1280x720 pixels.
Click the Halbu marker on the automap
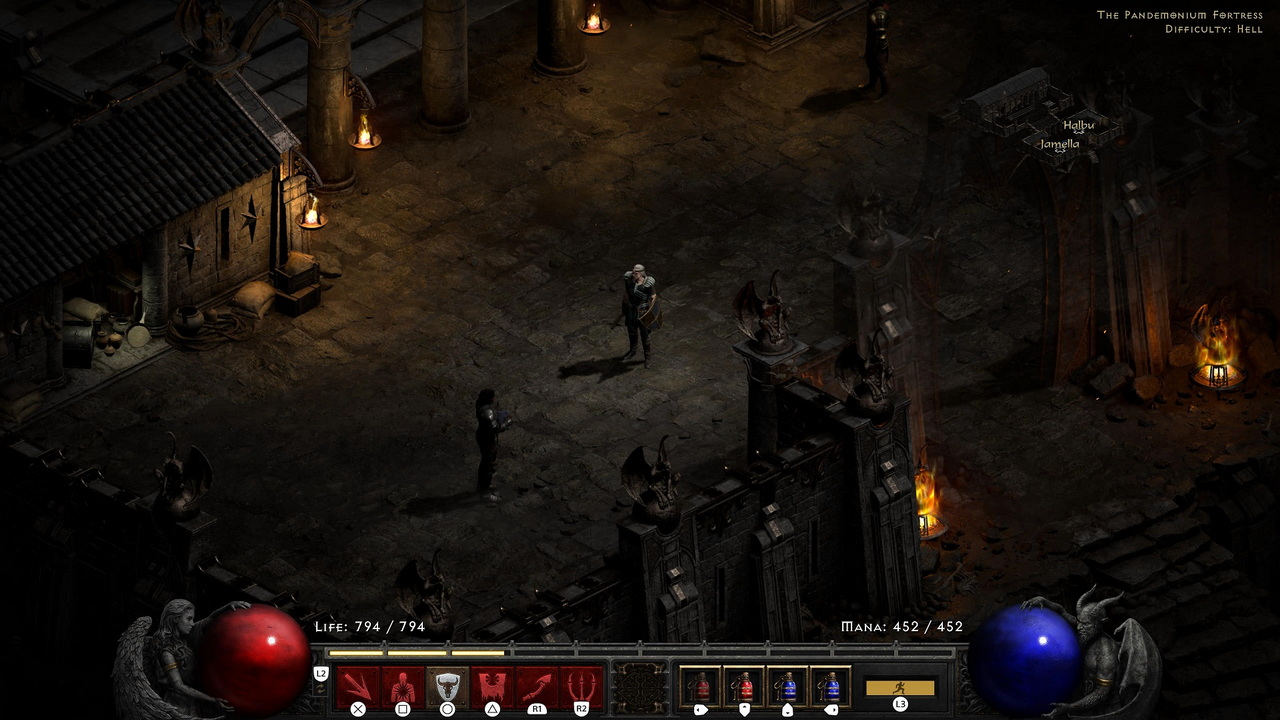click(x=1079, y=126)
